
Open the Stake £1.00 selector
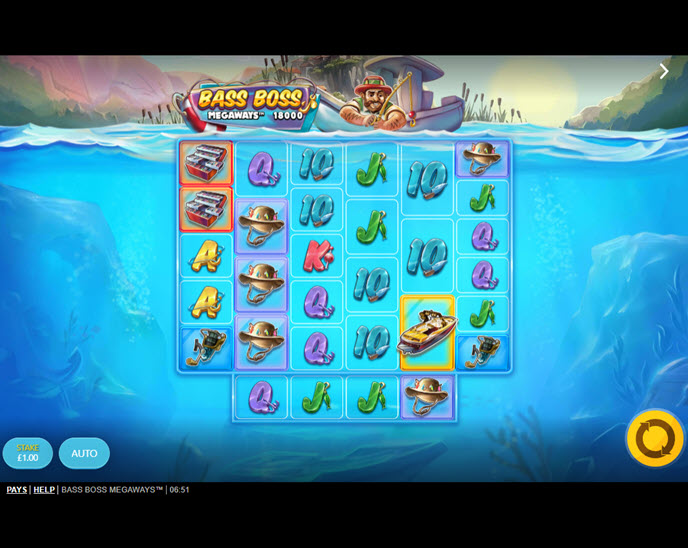tap(28, 453)
